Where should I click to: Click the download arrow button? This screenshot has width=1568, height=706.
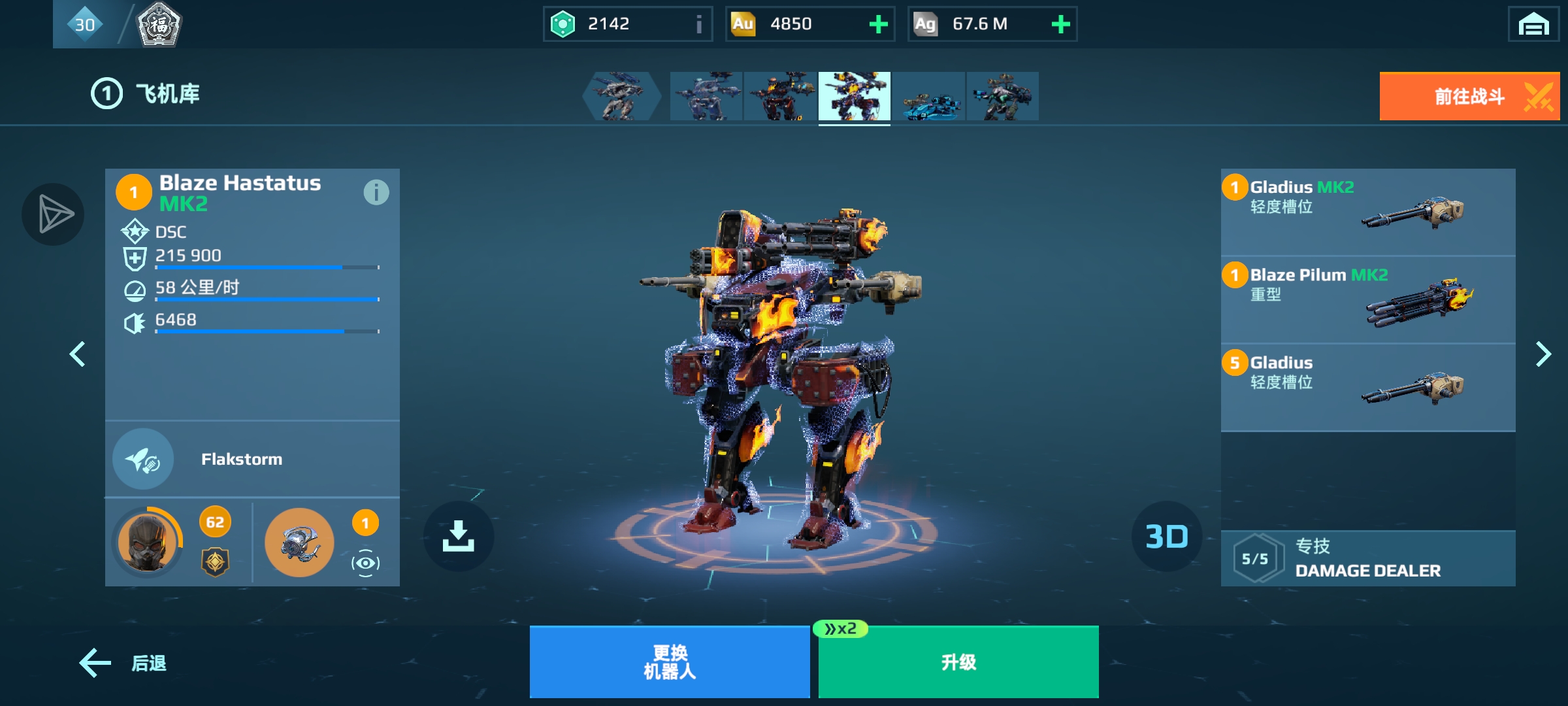coord(458,536)
